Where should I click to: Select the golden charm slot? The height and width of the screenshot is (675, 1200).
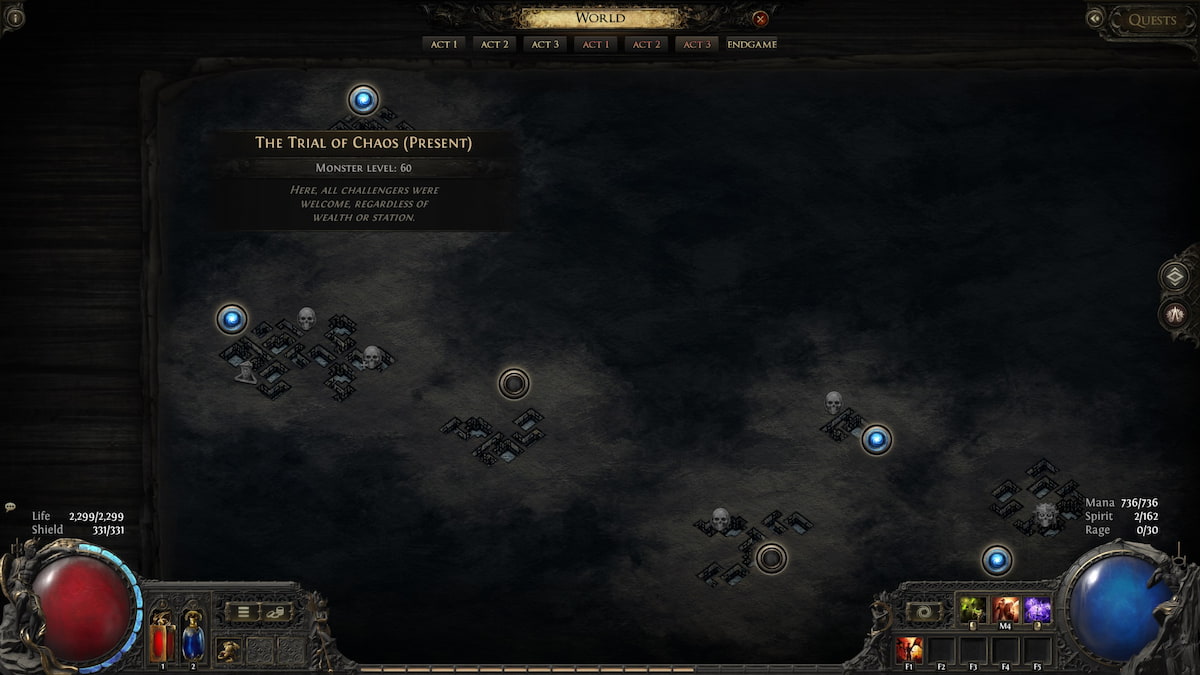[x=229, y=649]
